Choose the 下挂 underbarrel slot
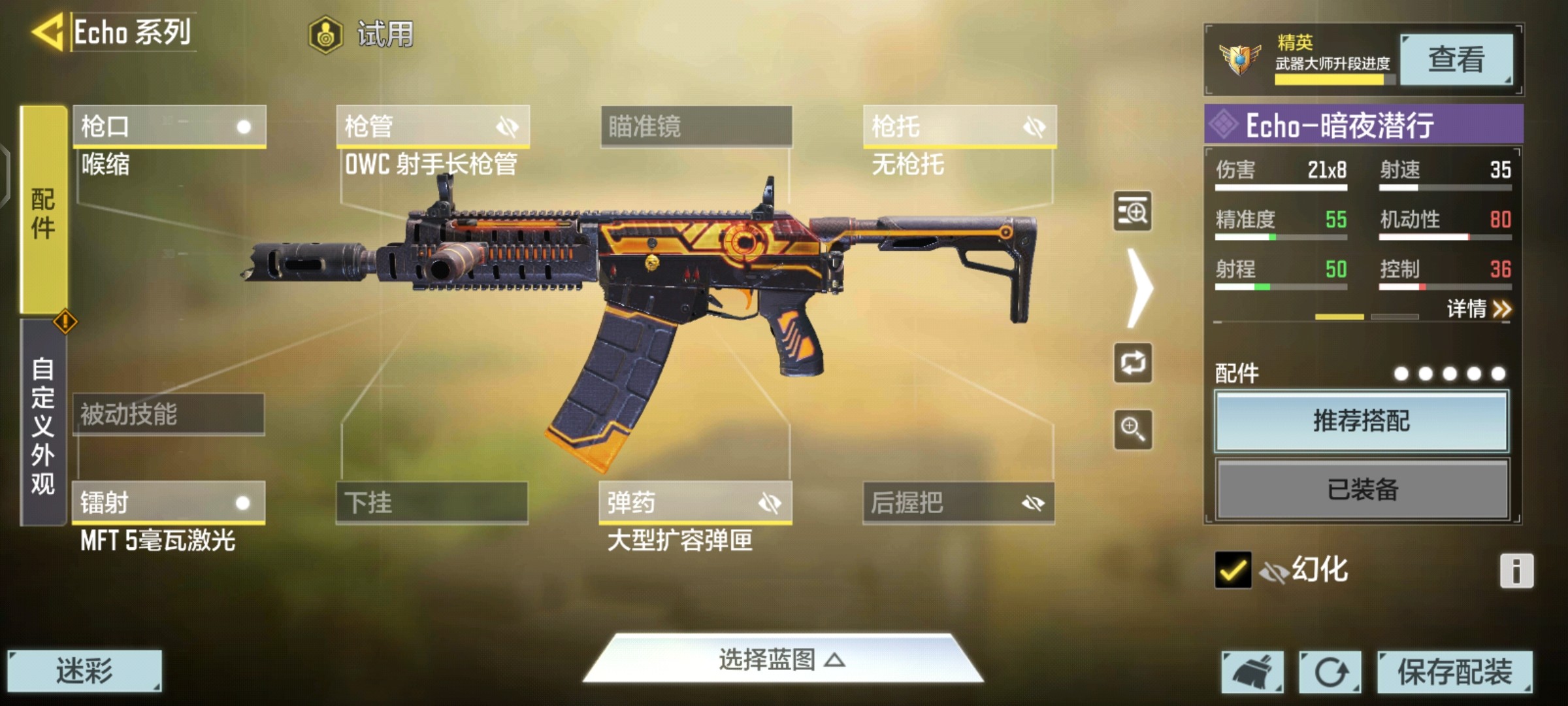The width and height of the screenshot is (1568, 706). pos(432,503)
